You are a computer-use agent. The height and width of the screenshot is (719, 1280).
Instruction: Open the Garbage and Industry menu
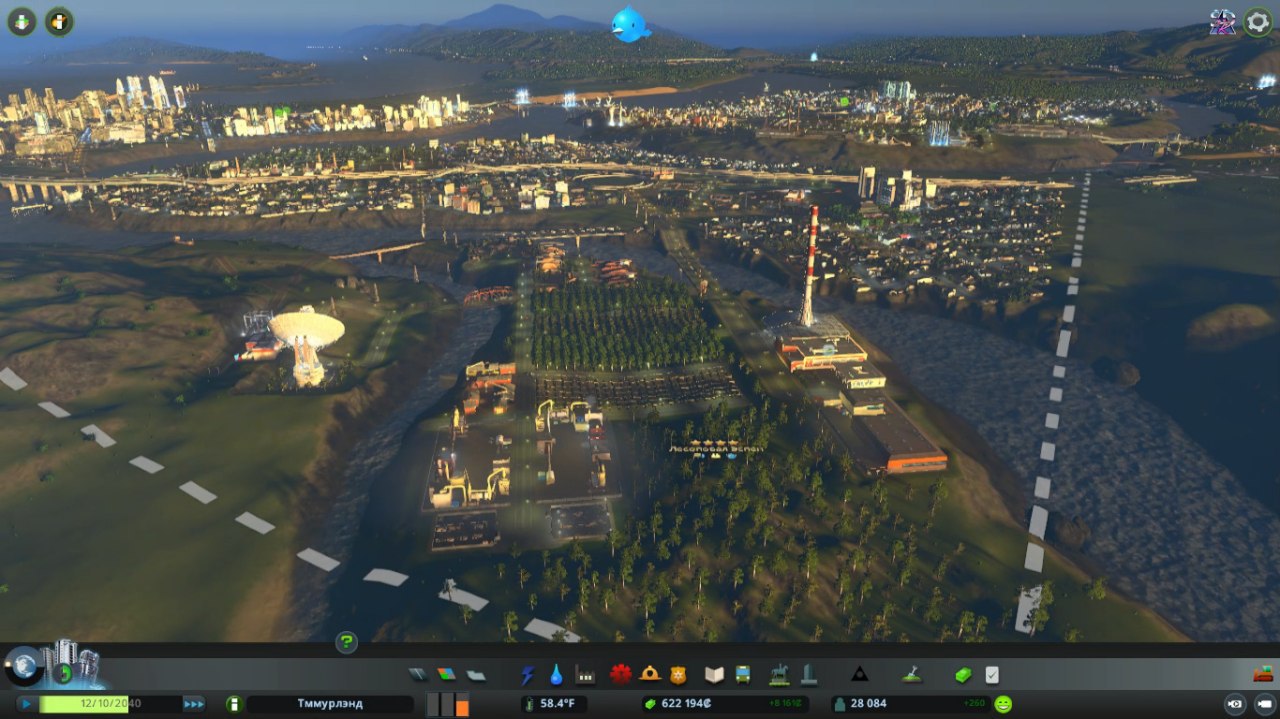click(x=585, y=675)
